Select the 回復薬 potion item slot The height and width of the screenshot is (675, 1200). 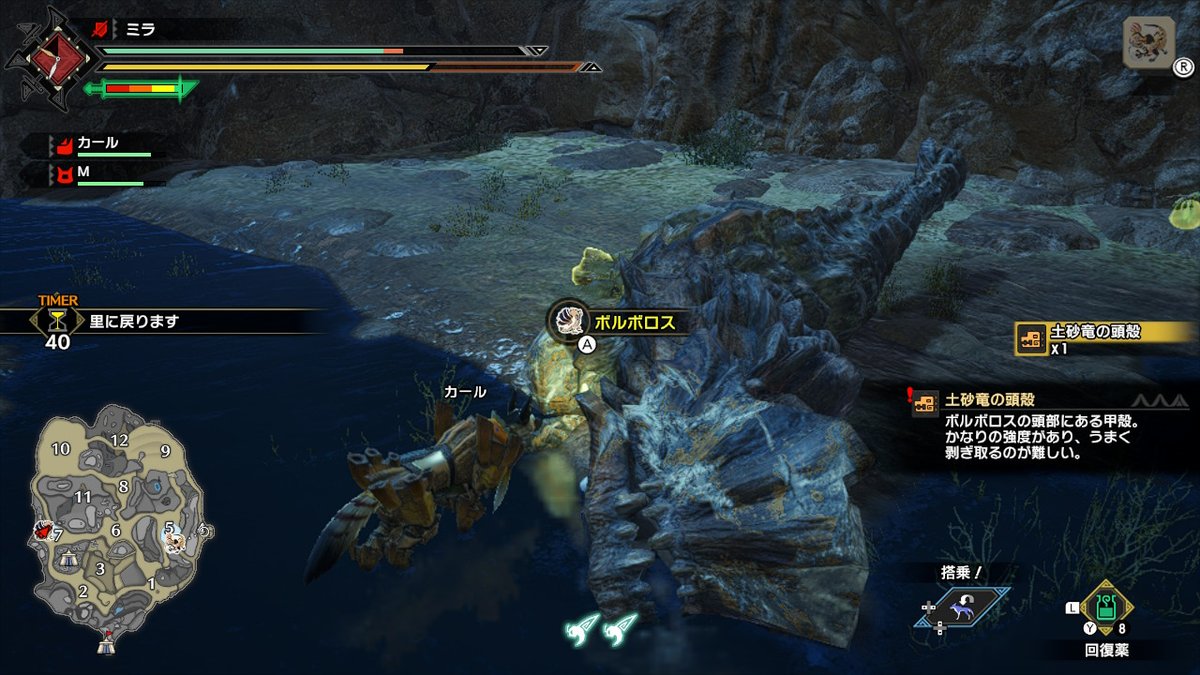pos(1105,608)
